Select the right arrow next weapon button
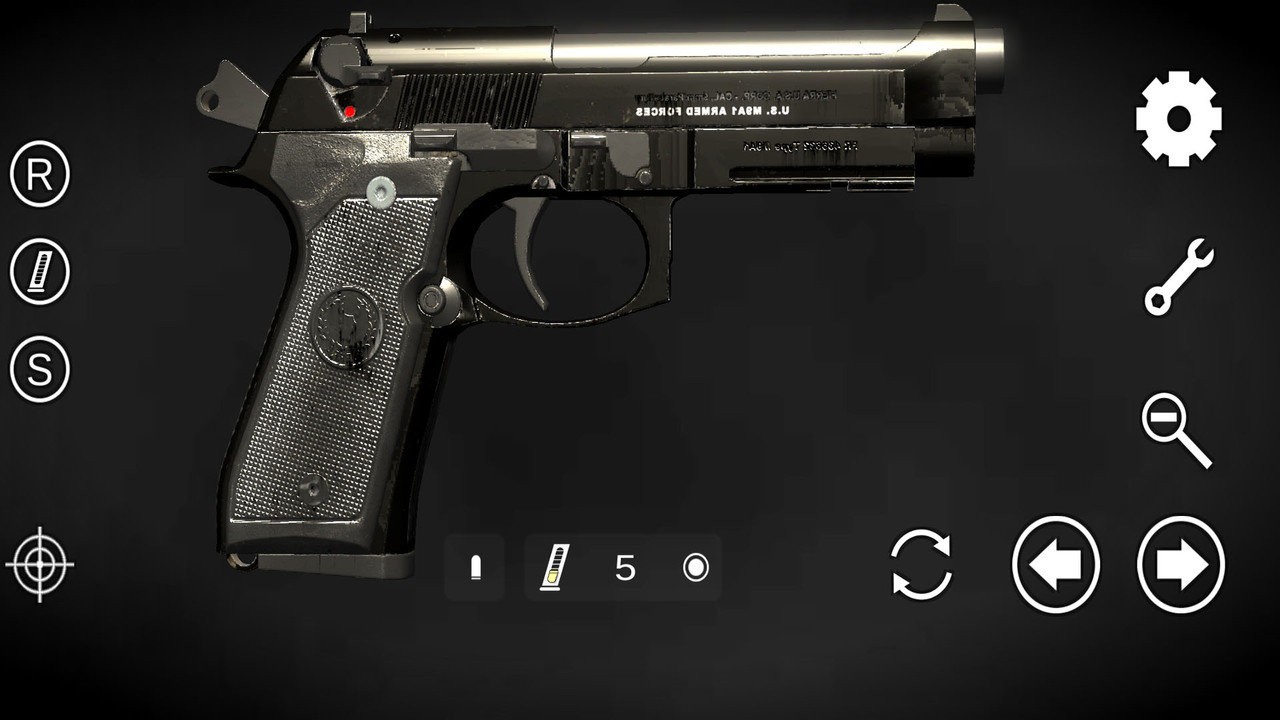The image size is (1280, 720). tap(1181, 565)
